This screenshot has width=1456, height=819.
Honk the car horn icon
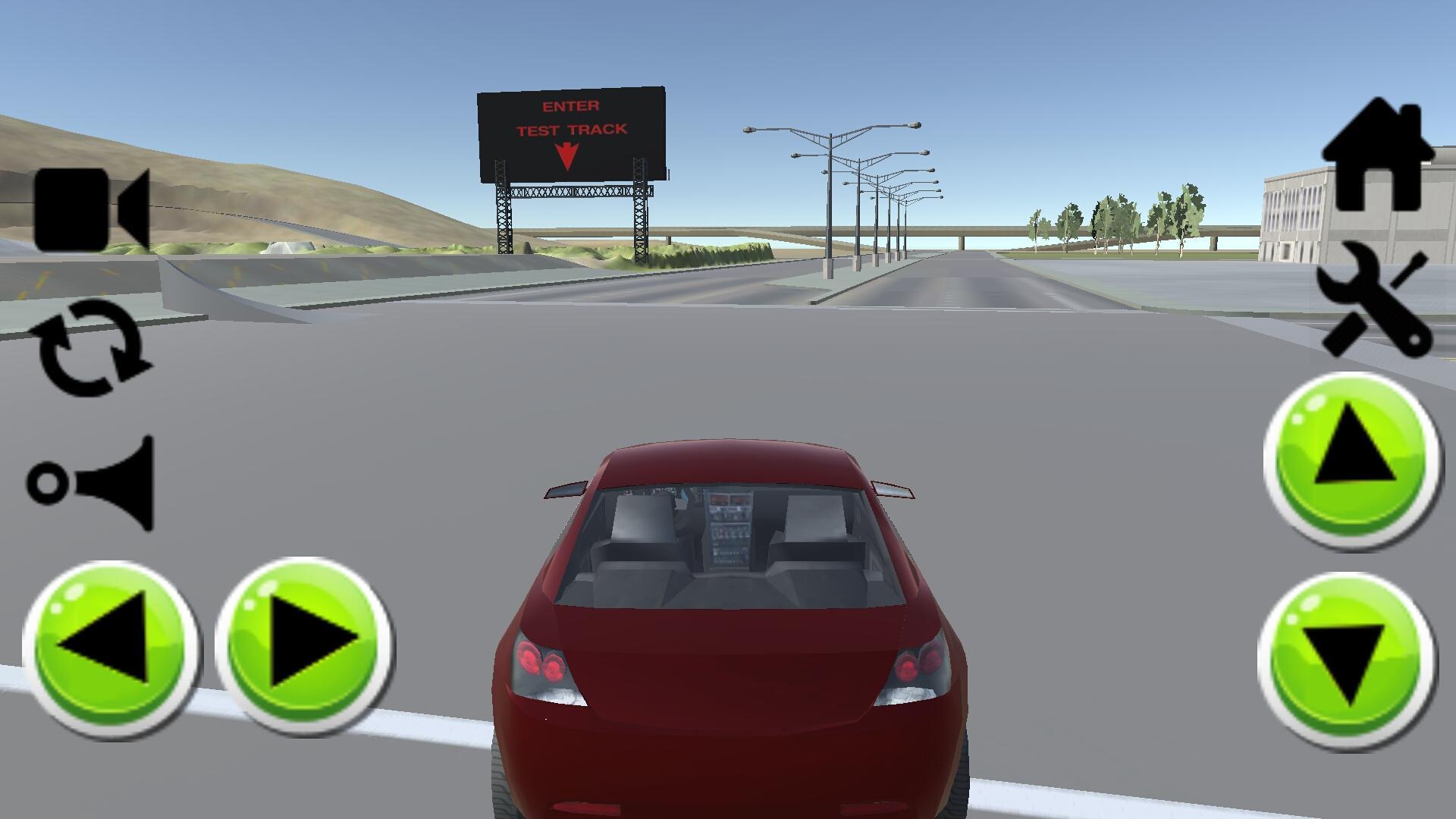coord(93,482)
